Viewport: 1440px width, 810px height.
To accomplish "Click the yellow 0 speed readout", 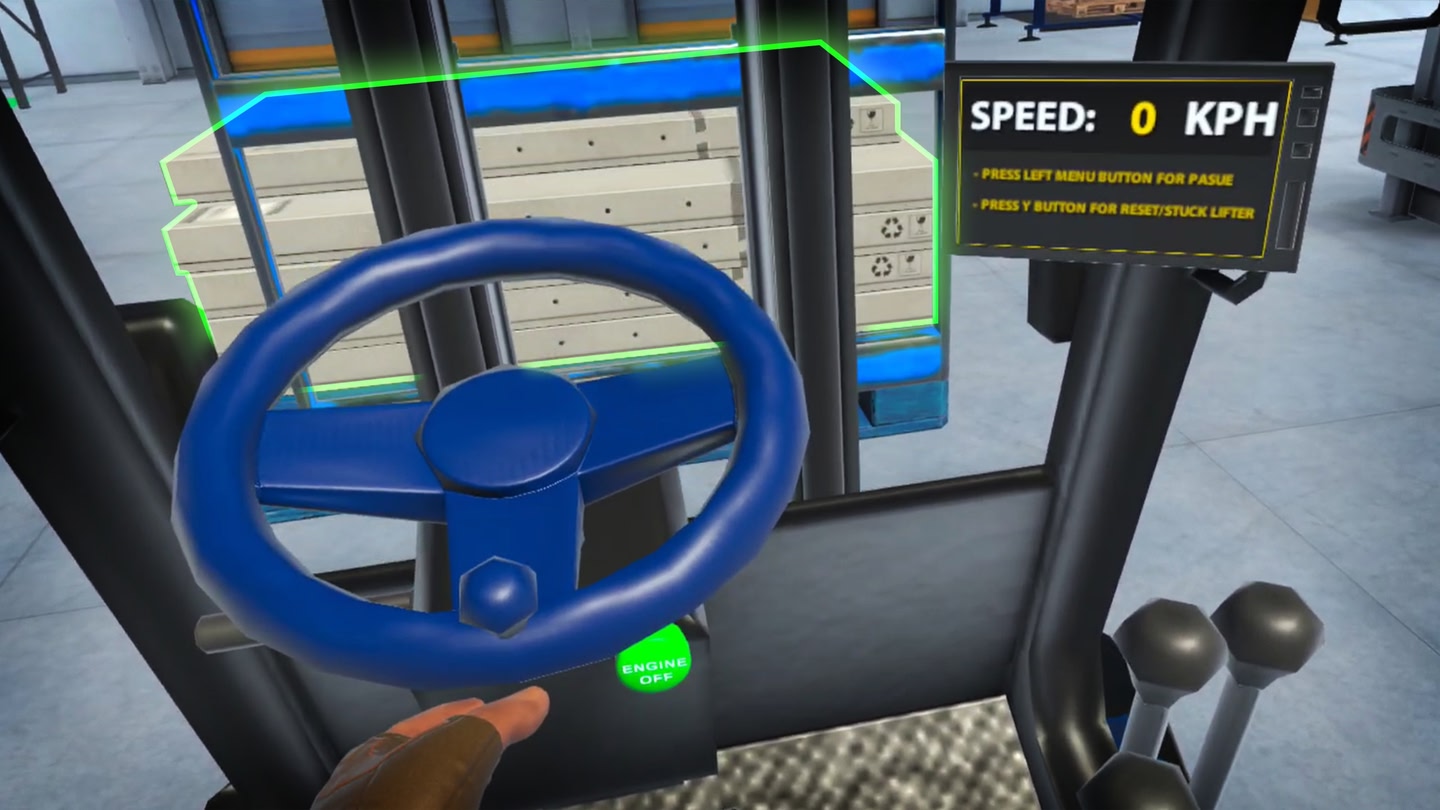I will click(x=1142, y=117).
